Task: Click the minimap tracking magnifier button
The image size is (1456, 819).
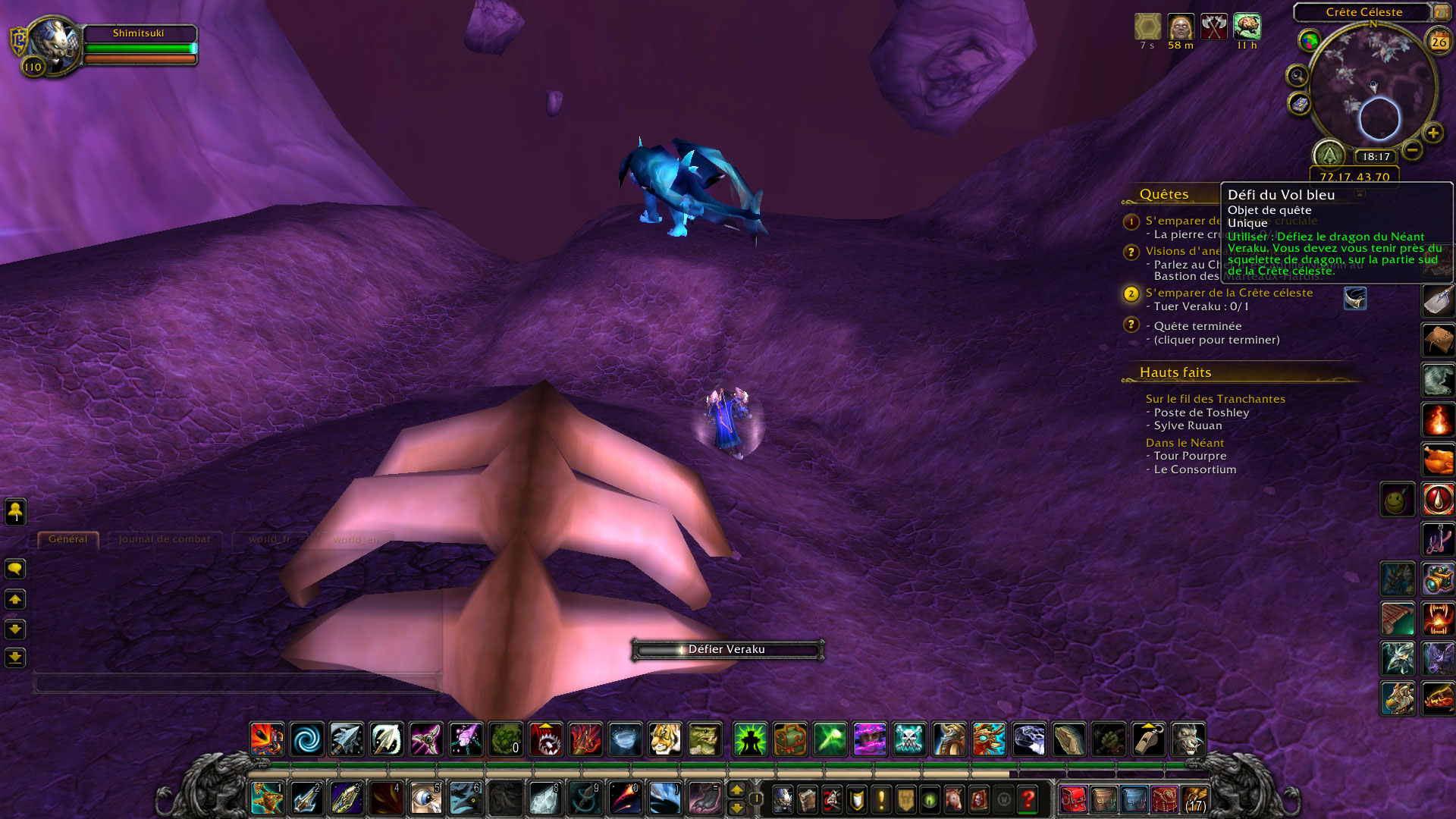Action: (x=1298, y=76)
